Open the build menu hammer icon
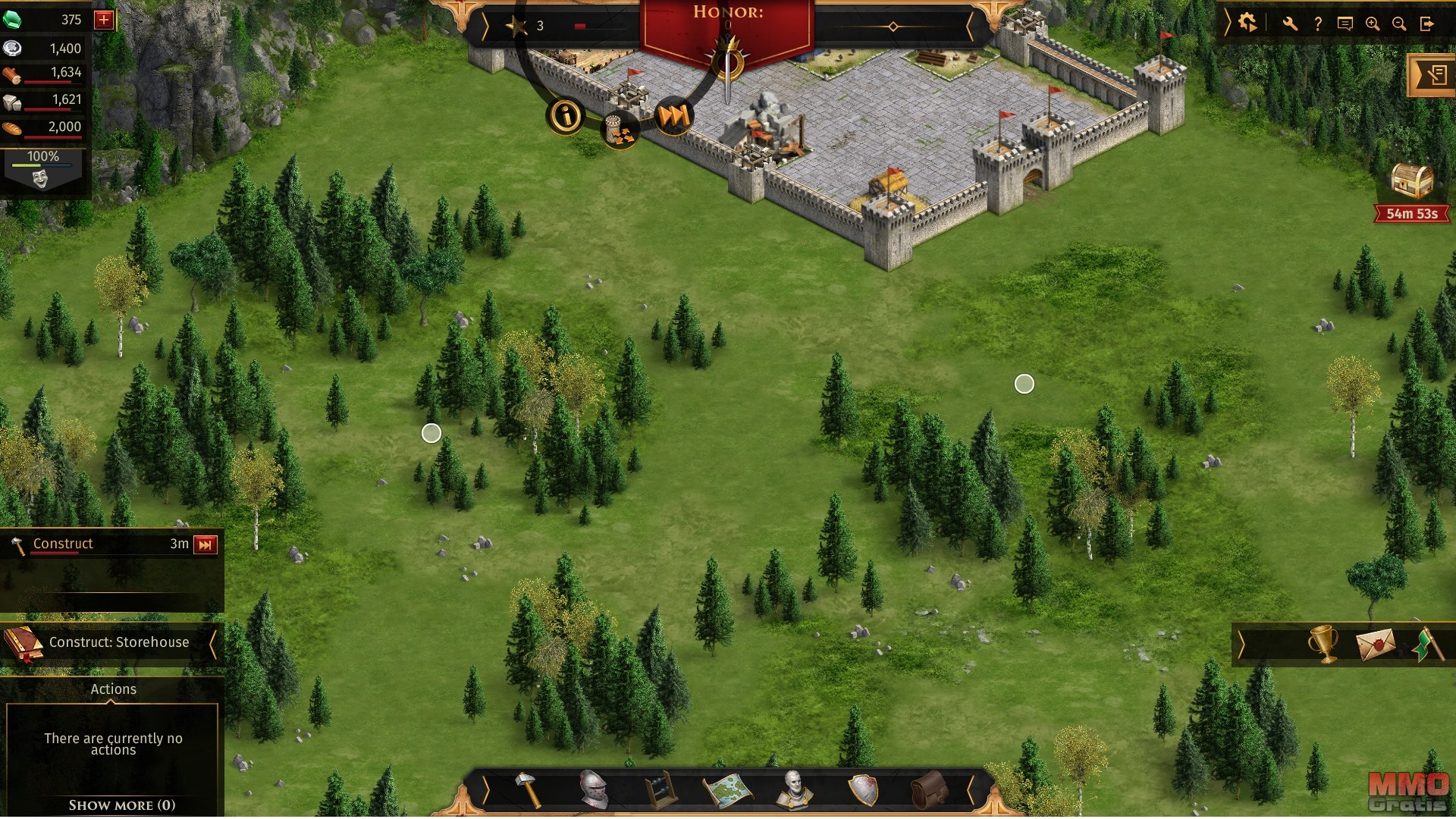This screenshot has height=819, width=1456. (529, 790)
